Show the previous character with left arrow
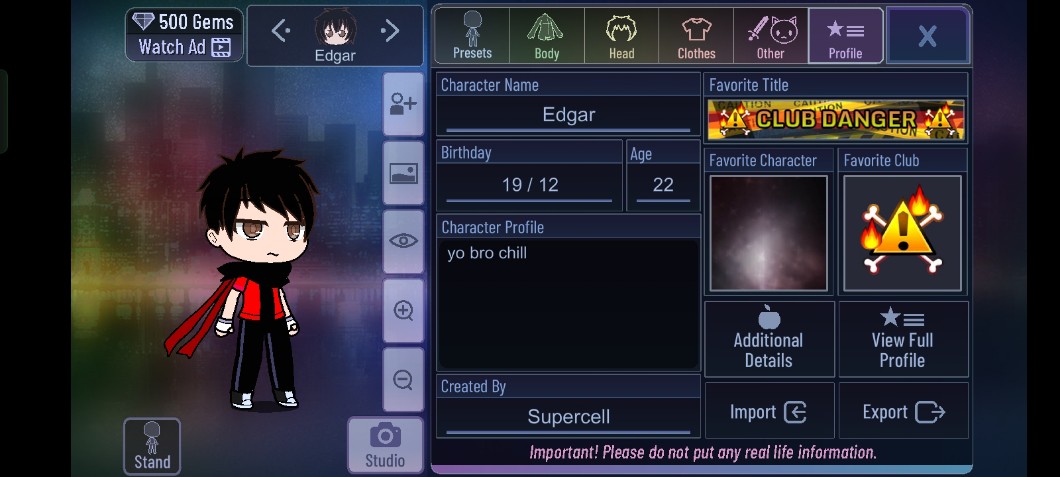This screenshot has height=477, width=1060. pyautogui.click(x=281, y=31)
